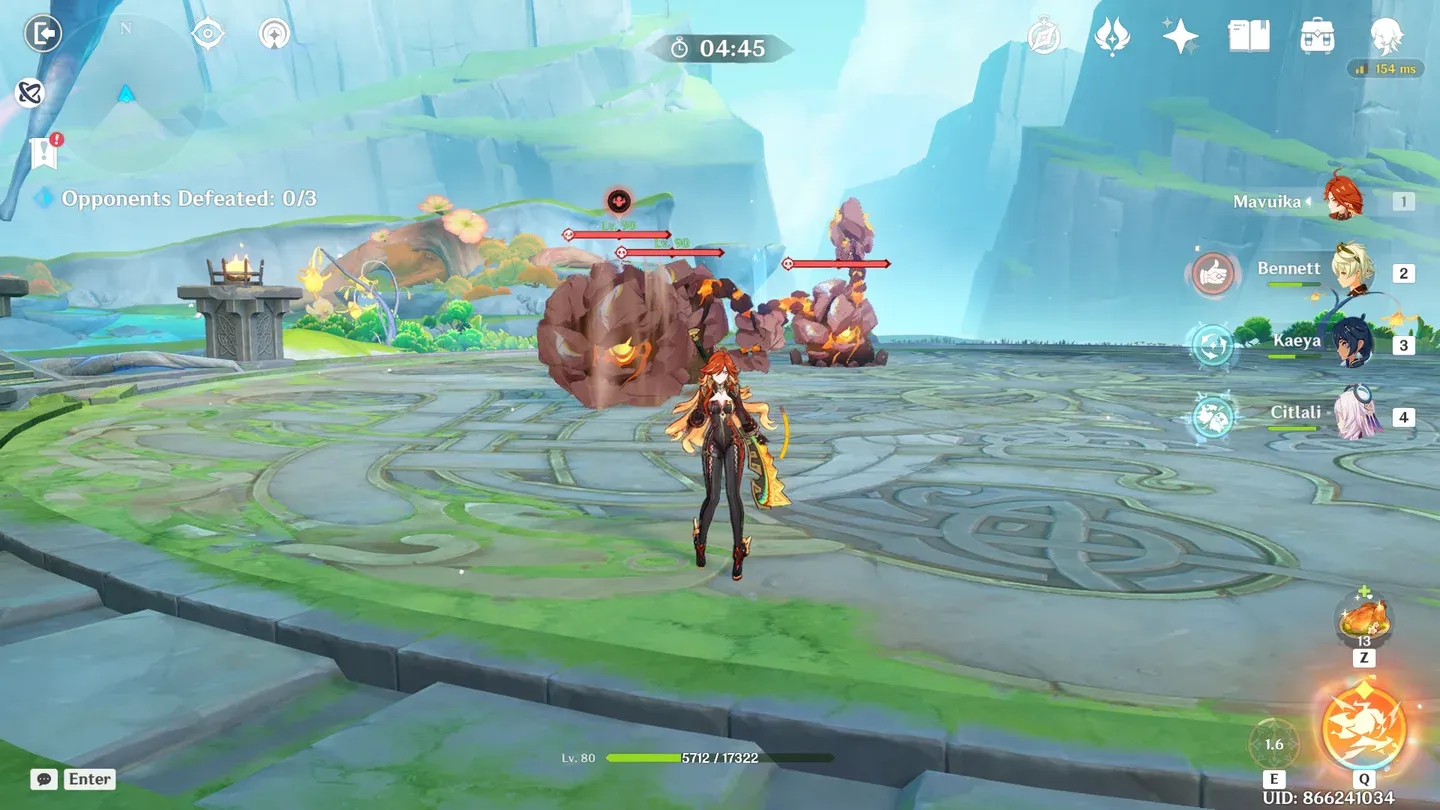Open the Adventurer Handbook compass icon

click(1044, 37)
